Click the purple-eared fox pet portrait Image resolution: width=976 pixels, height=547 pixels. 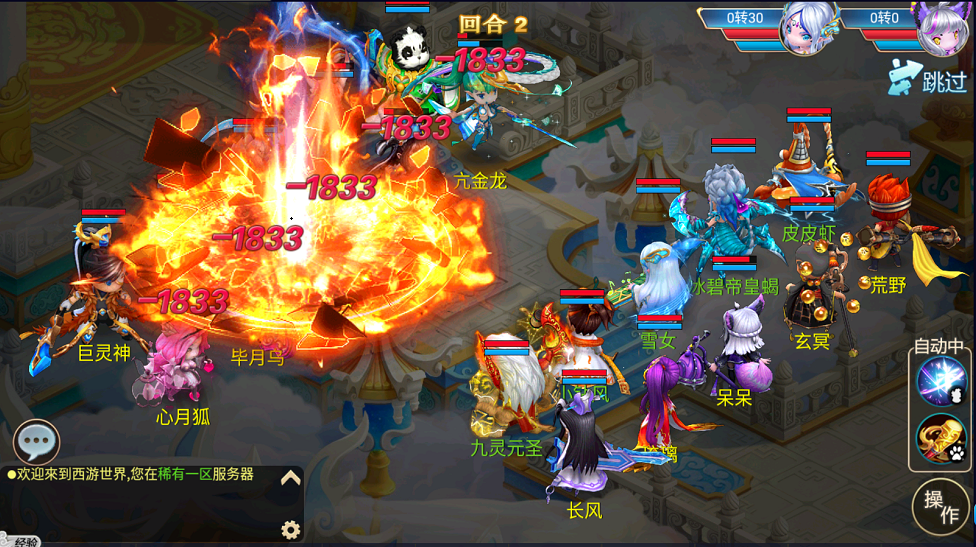943,27
